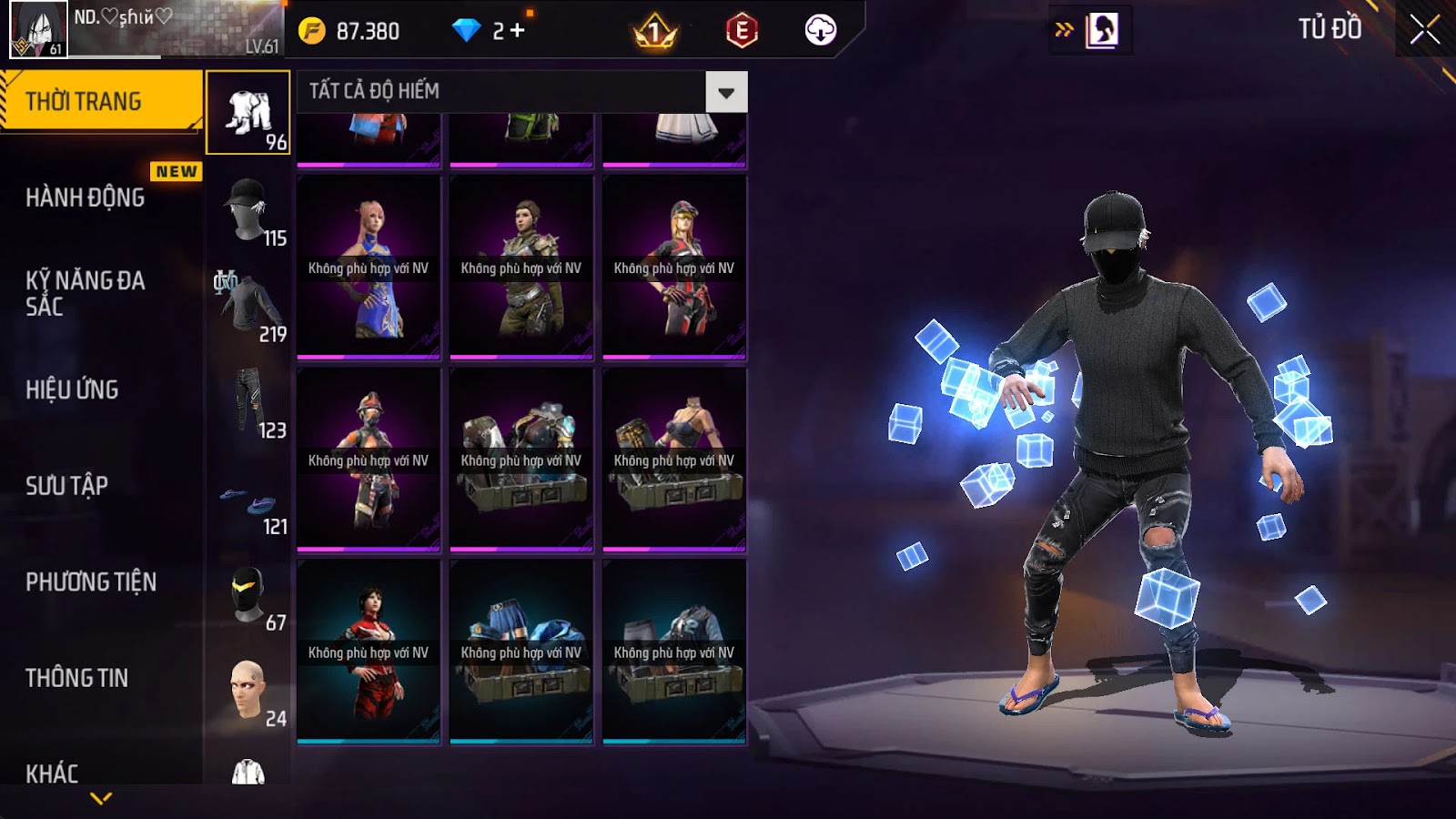Open the HIỆU ỨNG section
Screen dimensions: 1456x819
73,389
